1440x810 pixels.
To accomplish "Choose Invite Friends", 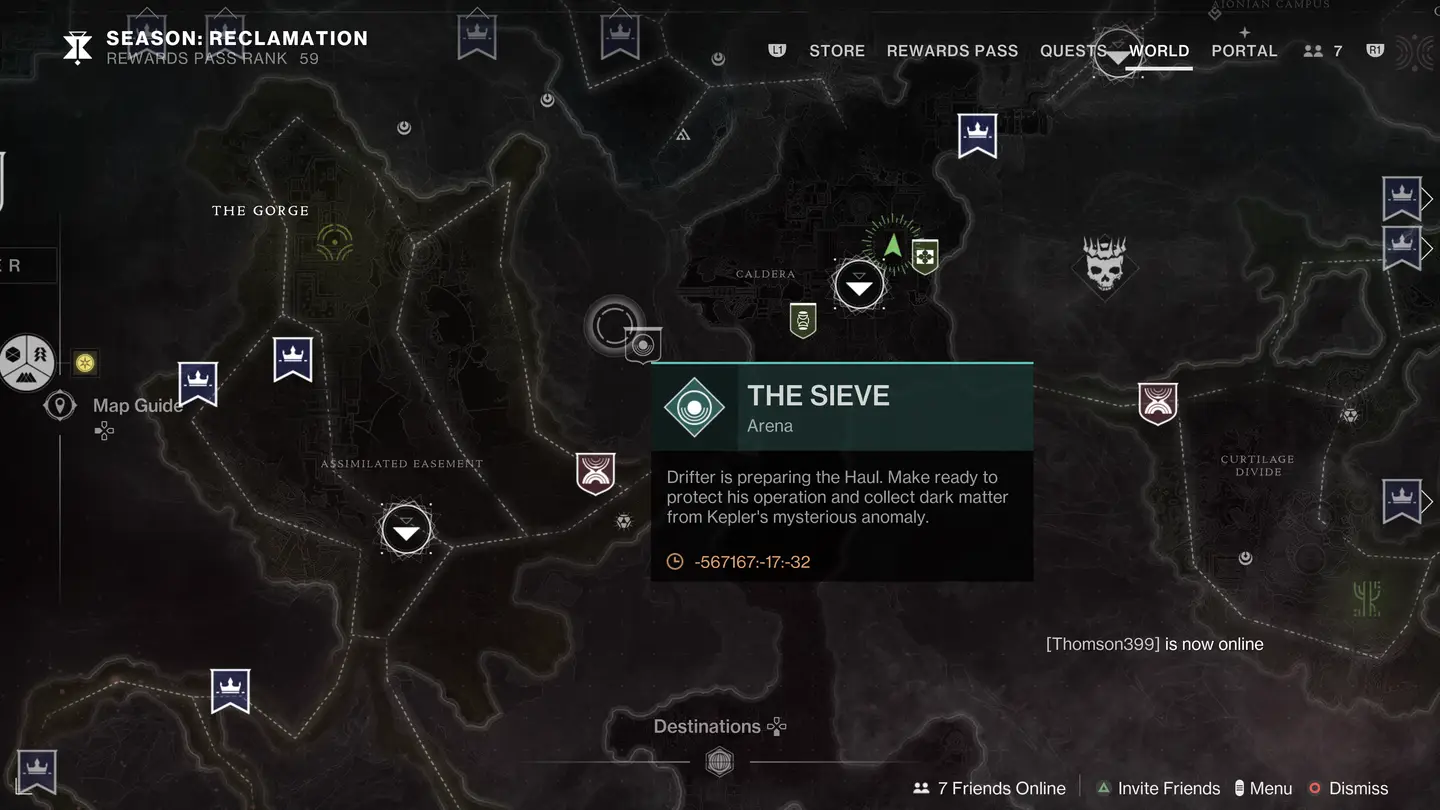I will tap(1158, 788).
